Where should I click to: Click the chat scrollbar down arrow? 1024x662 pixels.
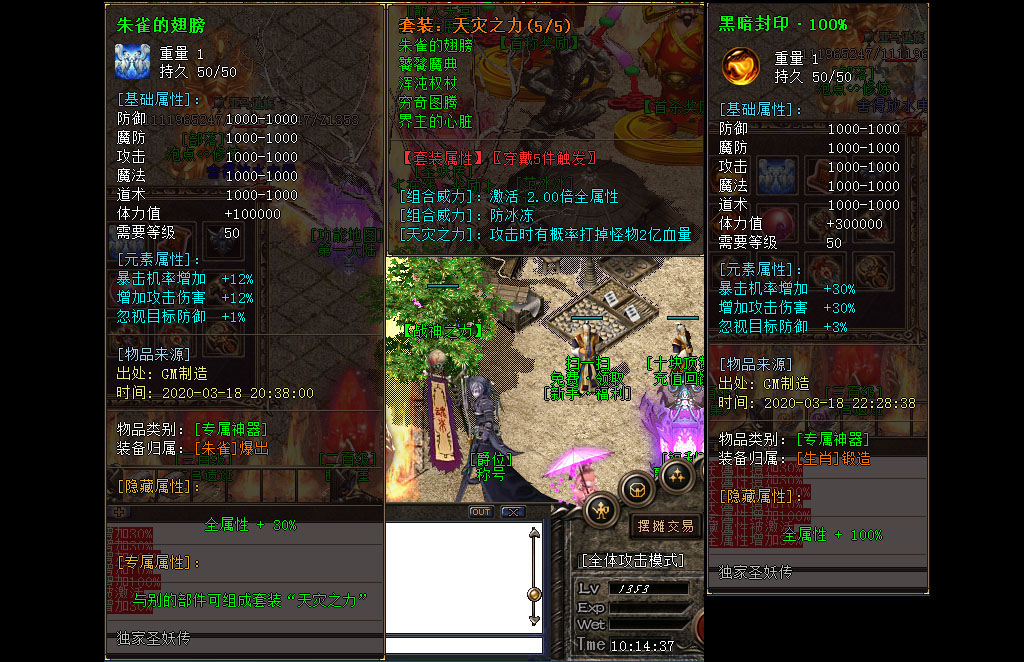point(534,622)
